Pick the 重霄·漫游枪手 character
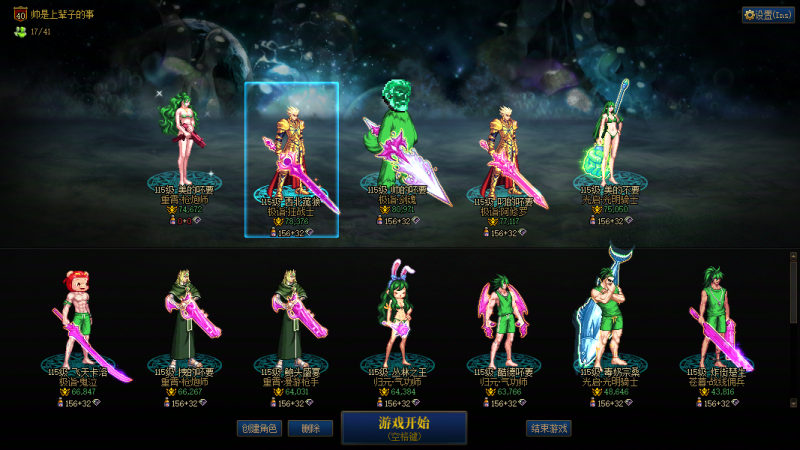This screenshot has height=450, width=800. click(291, 320)
